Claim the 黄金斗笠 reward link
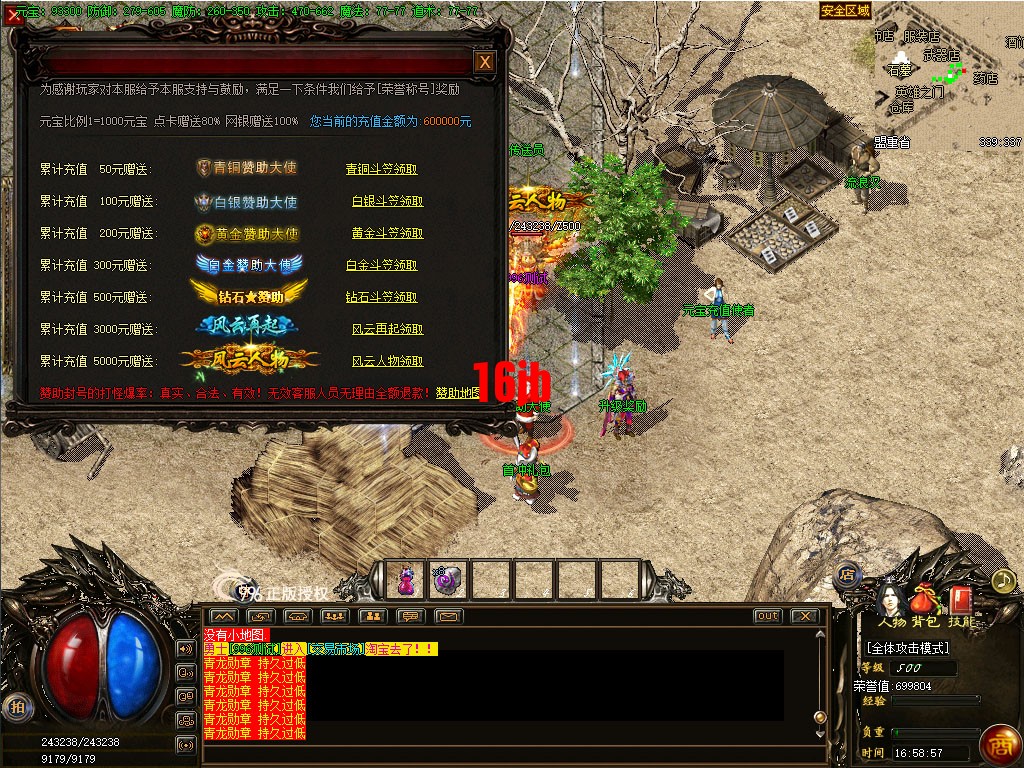The height and width of the screenshot is (768, 1024). point(387,234)
